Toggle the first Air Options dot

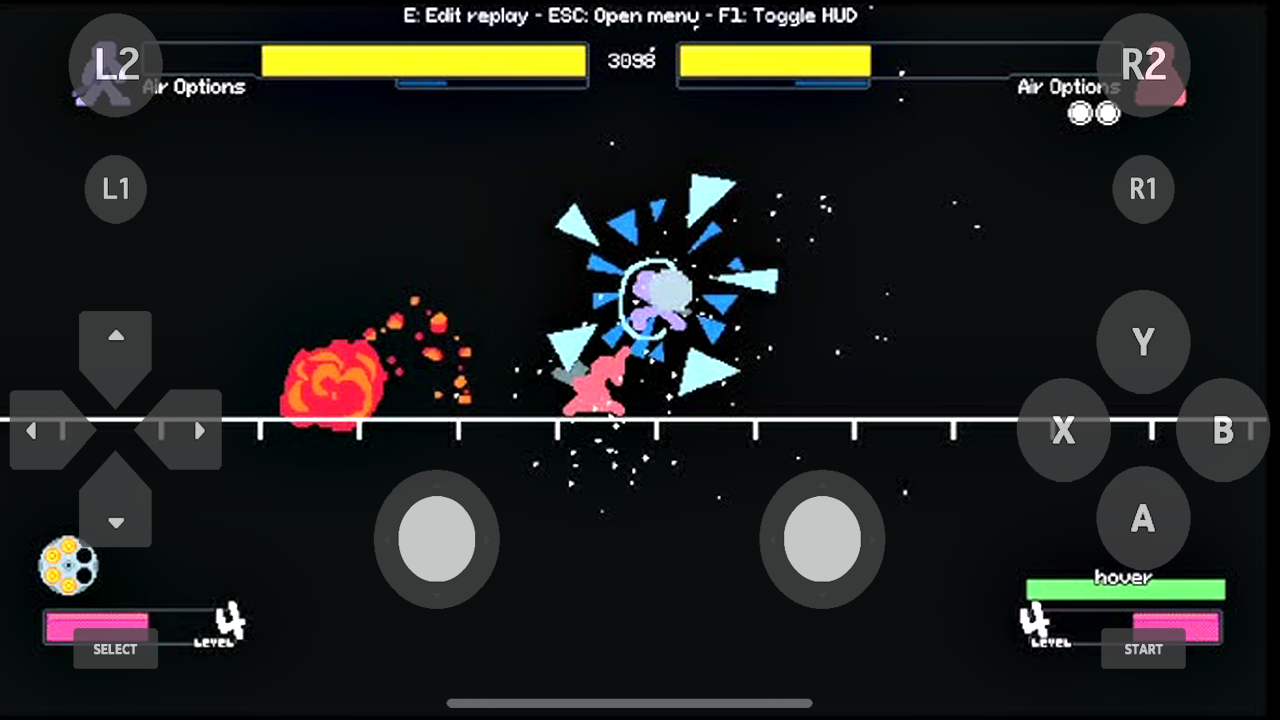1081,113
